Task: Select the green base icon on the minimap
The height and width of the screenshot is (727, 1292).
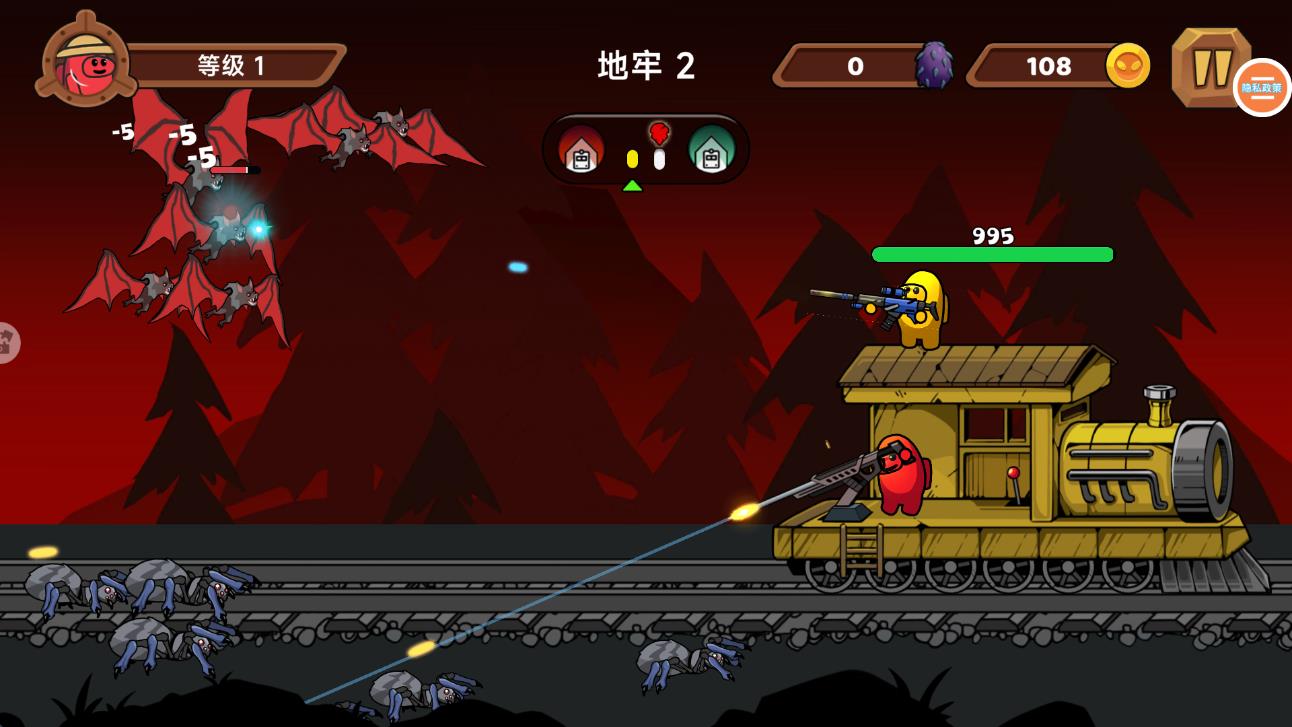Action: 710,152
